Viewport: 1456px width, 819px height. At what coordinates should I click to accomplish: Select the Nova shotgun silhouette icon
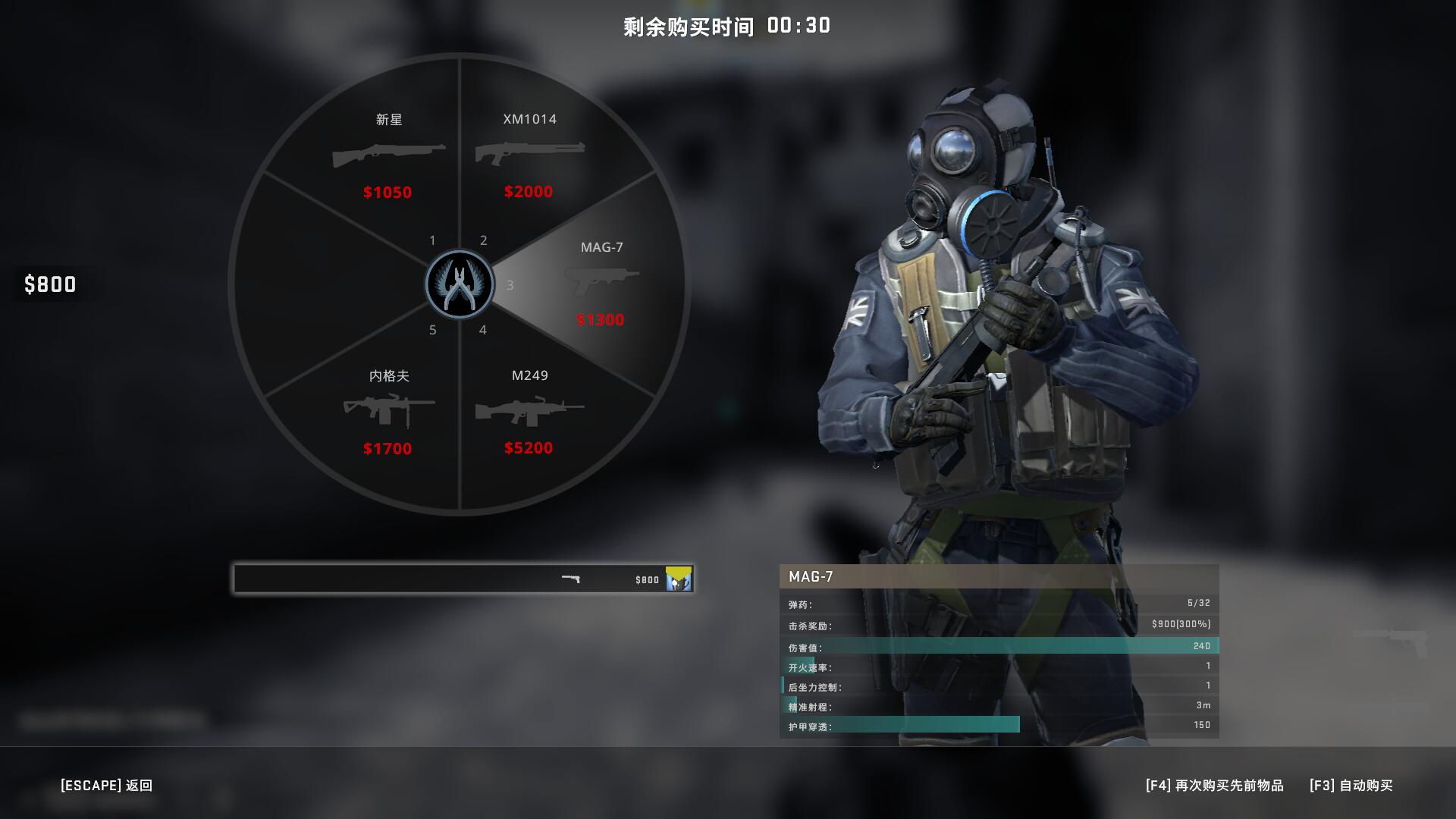coord(388,155)
